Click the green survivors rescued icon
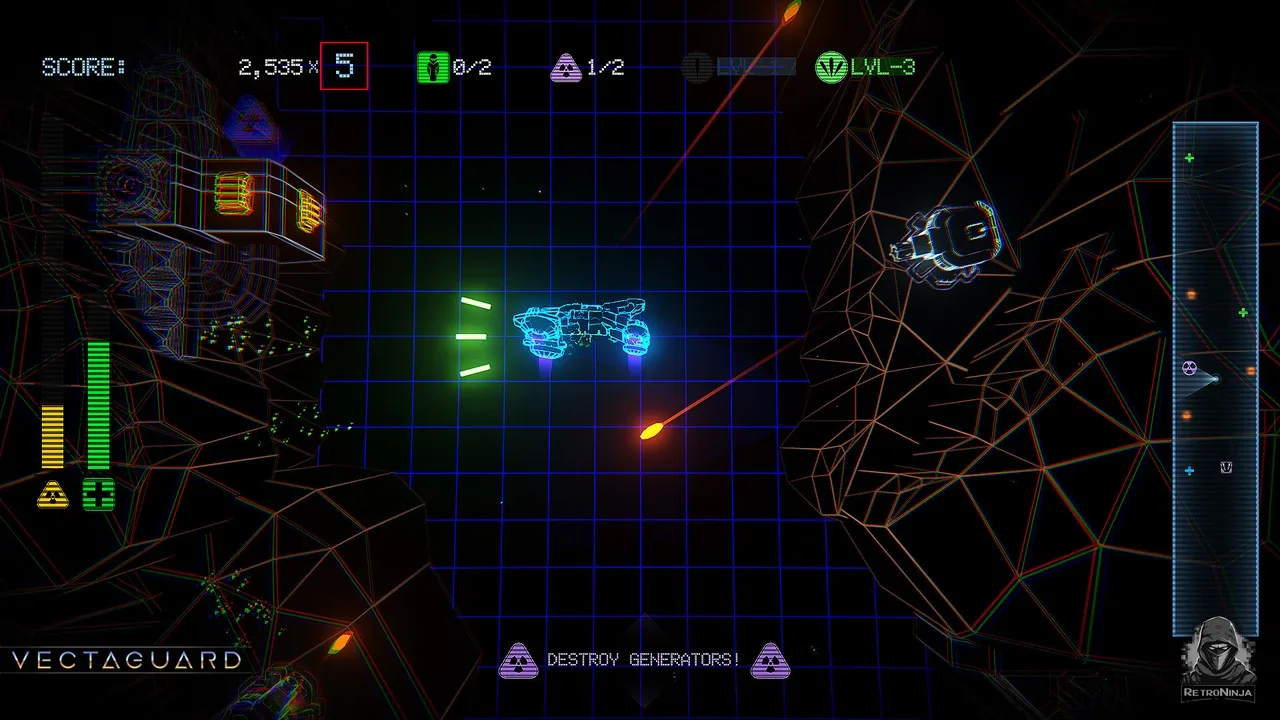1280x720 pixels. coord(433,67)
